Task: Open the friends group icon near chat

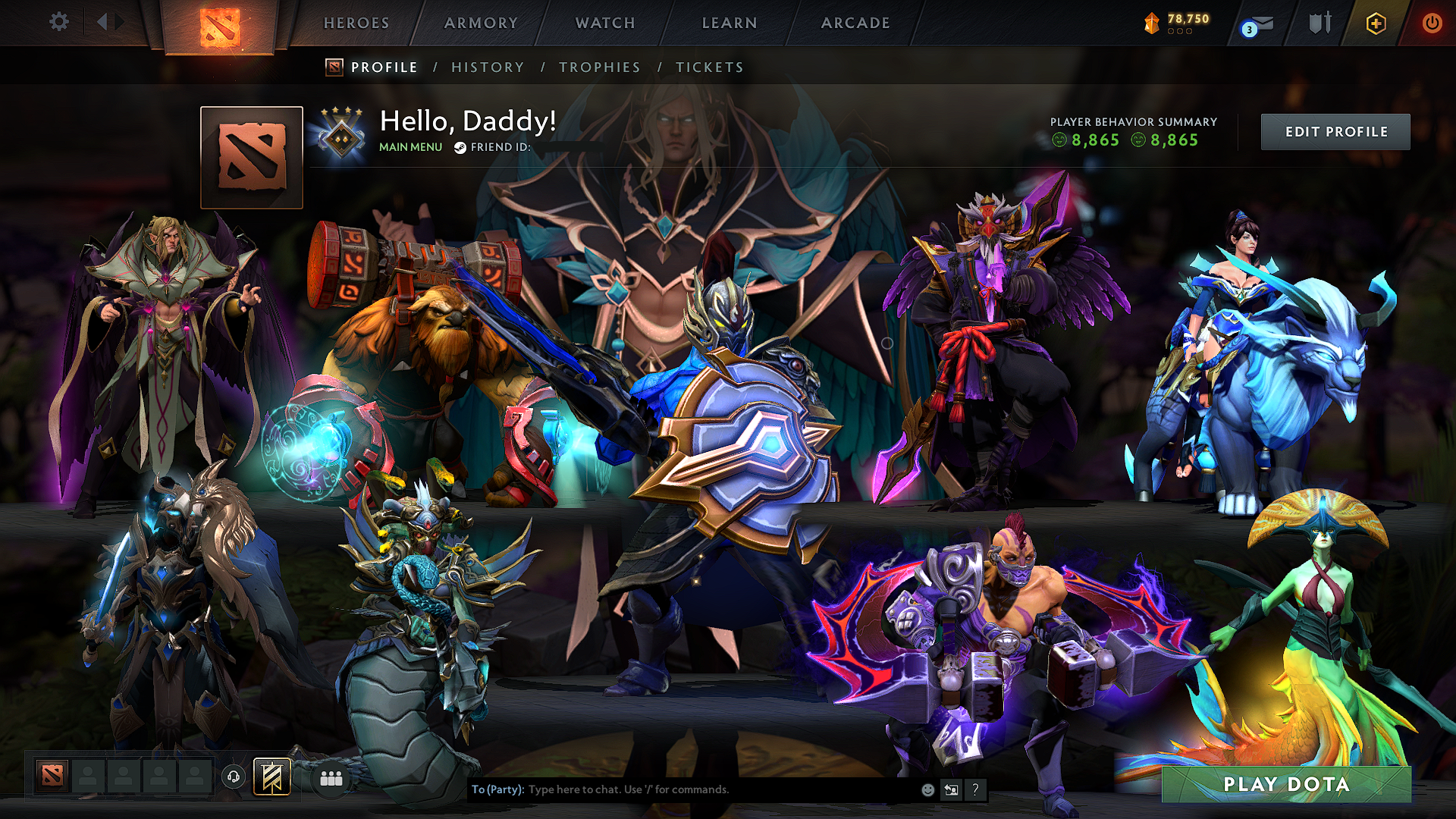Action: point(331,778)
